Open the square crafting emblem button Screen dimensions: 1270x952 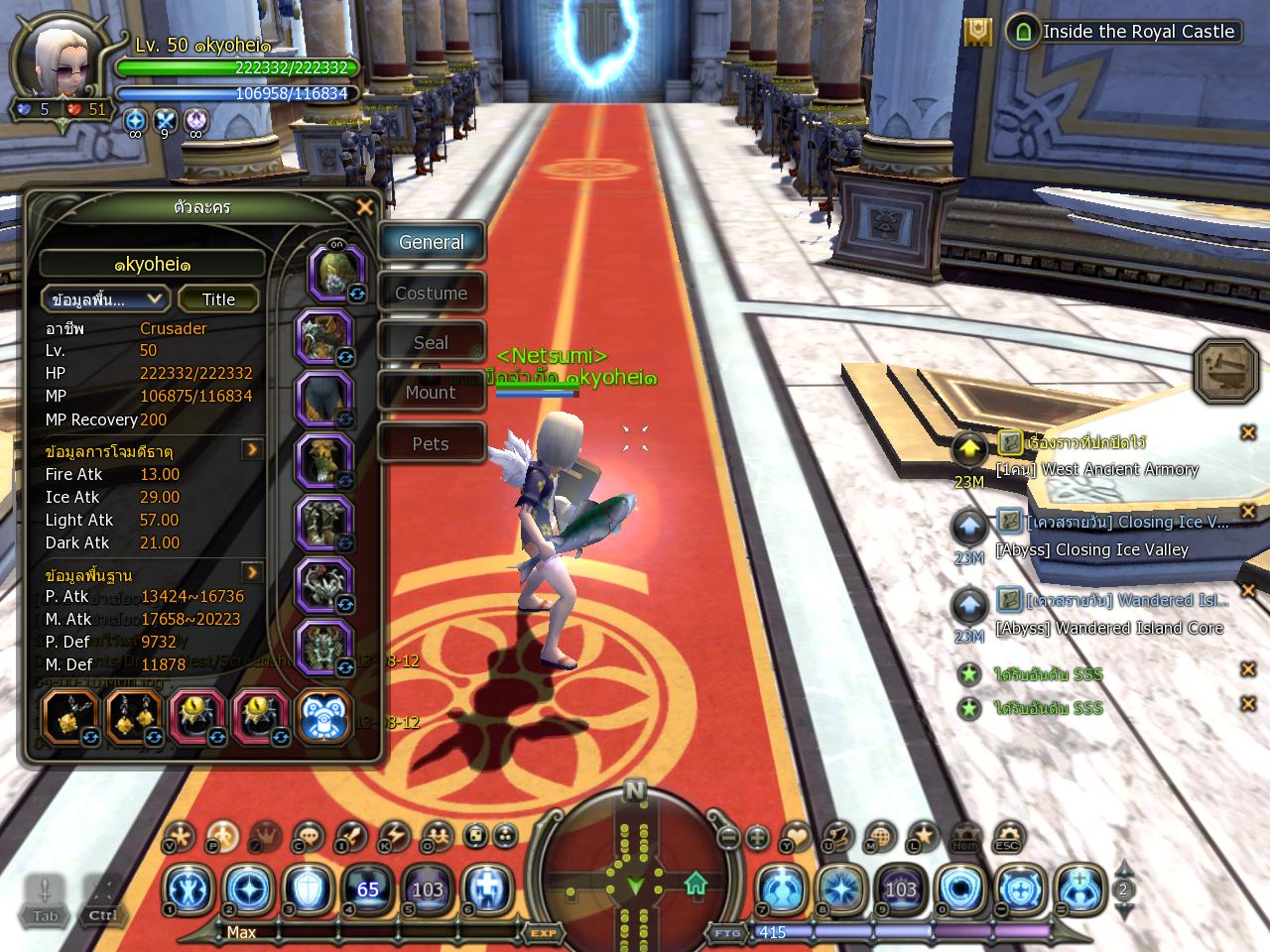tap(1226, 372)
